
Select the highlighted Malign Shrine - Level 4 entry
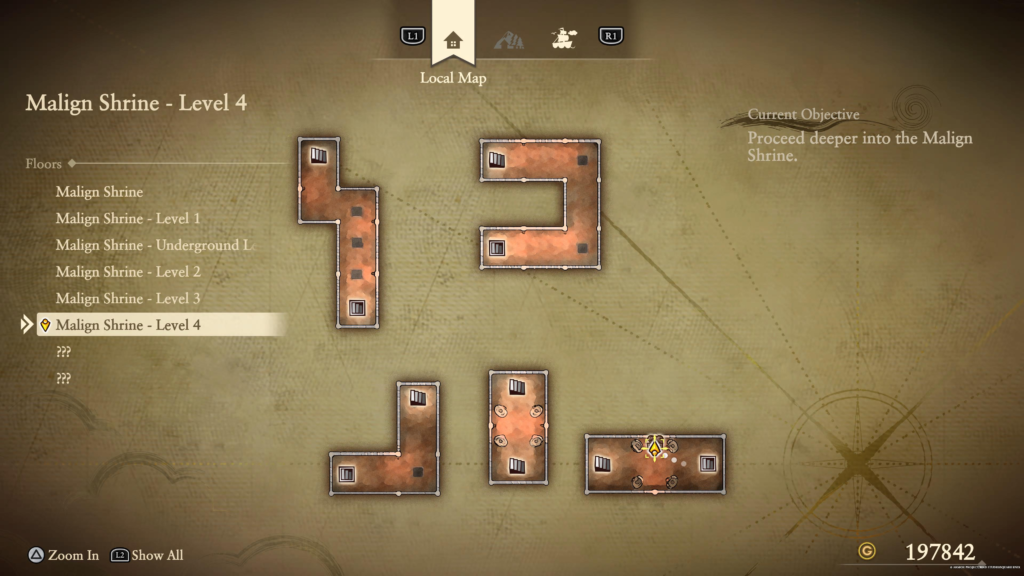pyautogui.click(x=128, y=325)
